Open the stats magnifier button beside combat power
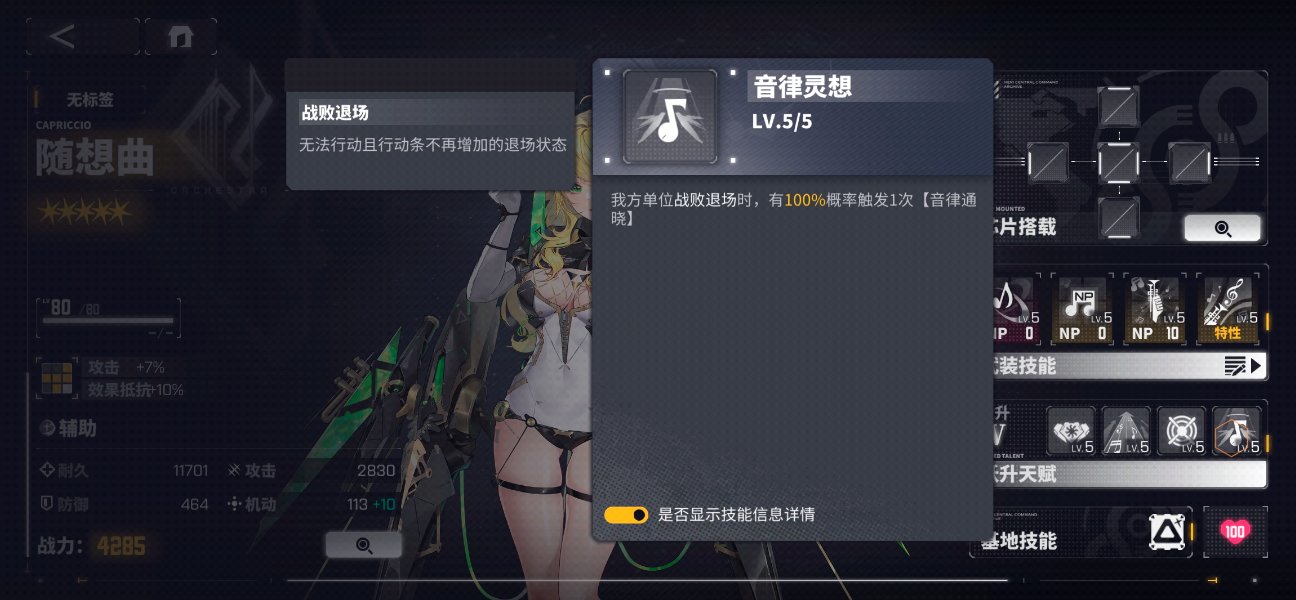Image resolution: width=1296 pixels, height=600 pixels. coord(363,545)
